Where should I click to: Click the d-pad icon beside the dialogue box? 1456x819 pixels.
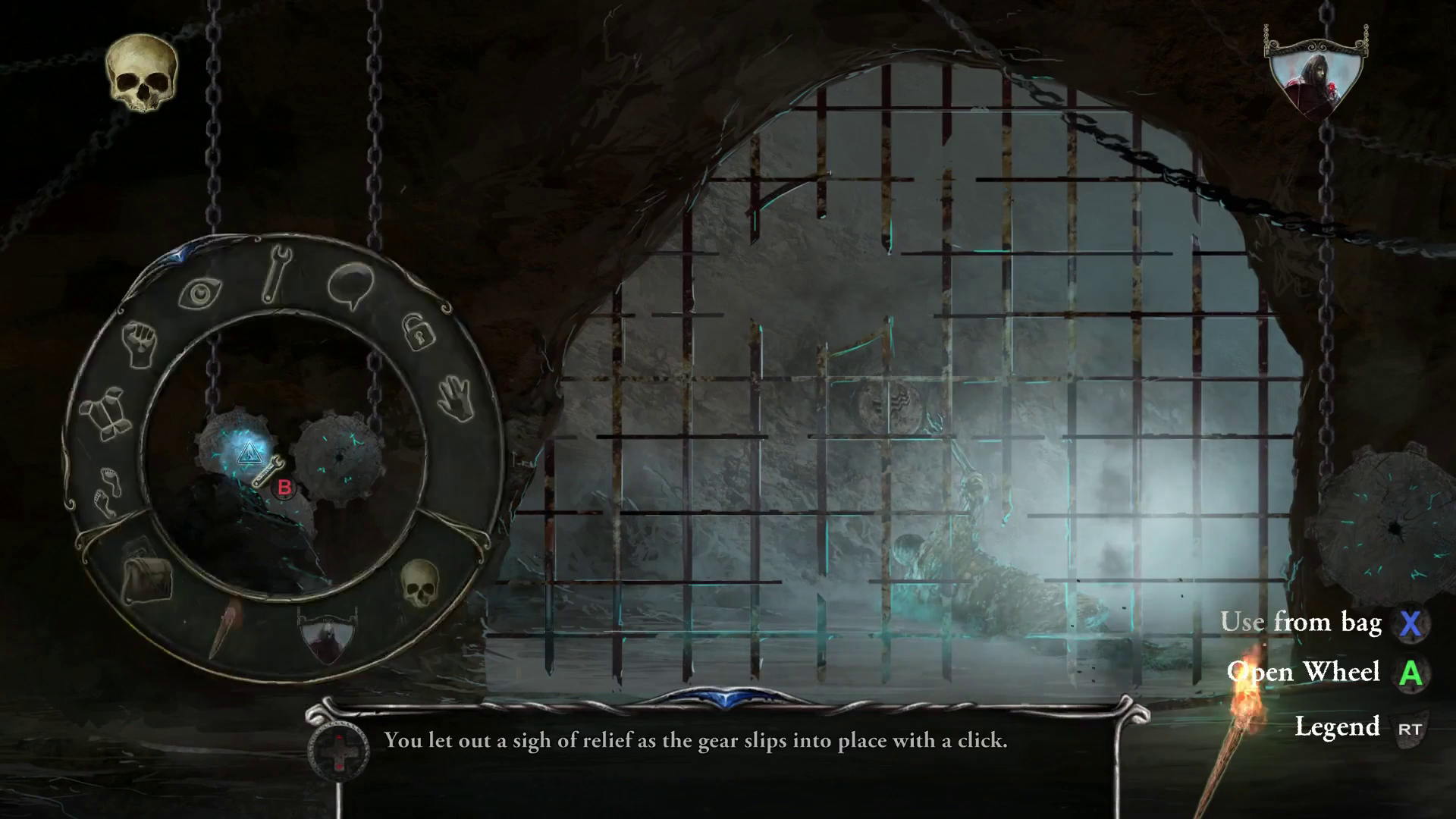(x=338, y=752)
